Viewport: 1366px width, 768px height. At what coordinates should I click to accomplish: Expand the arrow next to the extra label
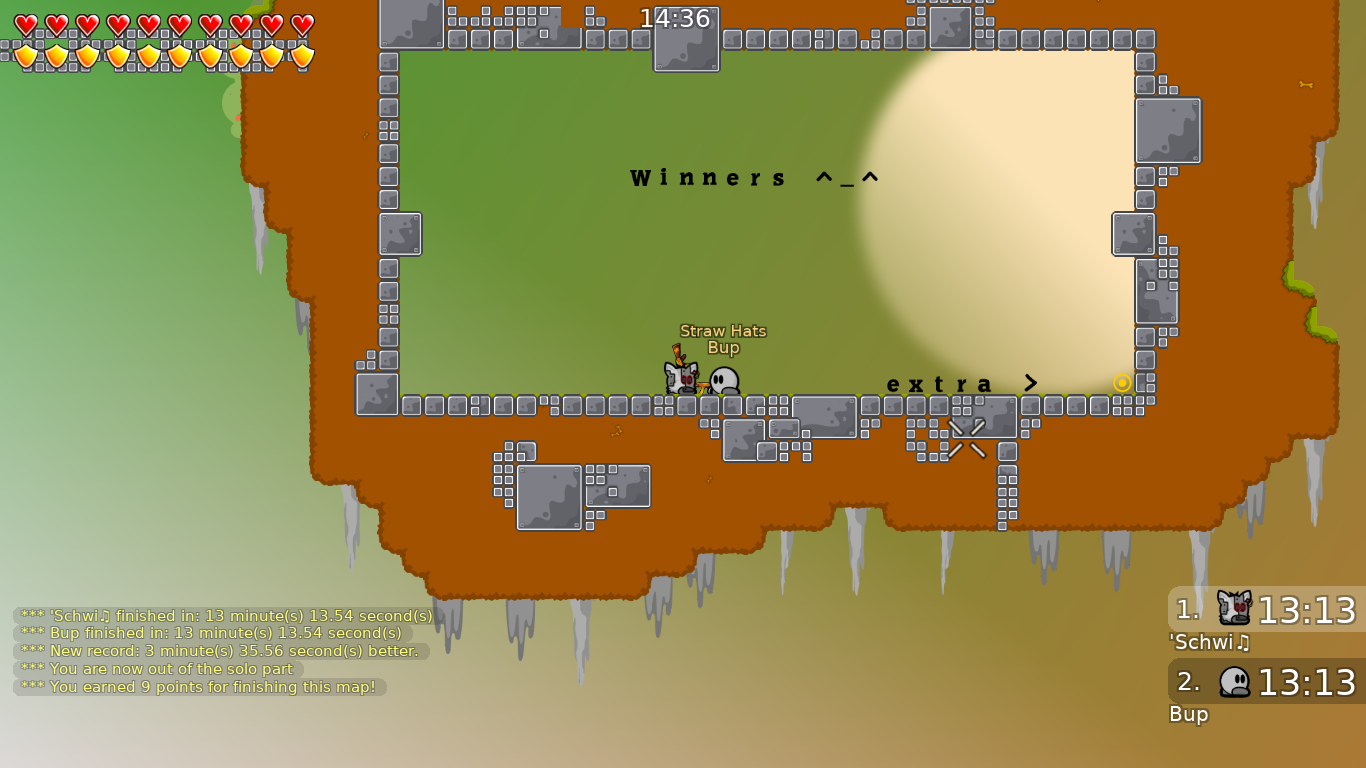coord(1031,384)
